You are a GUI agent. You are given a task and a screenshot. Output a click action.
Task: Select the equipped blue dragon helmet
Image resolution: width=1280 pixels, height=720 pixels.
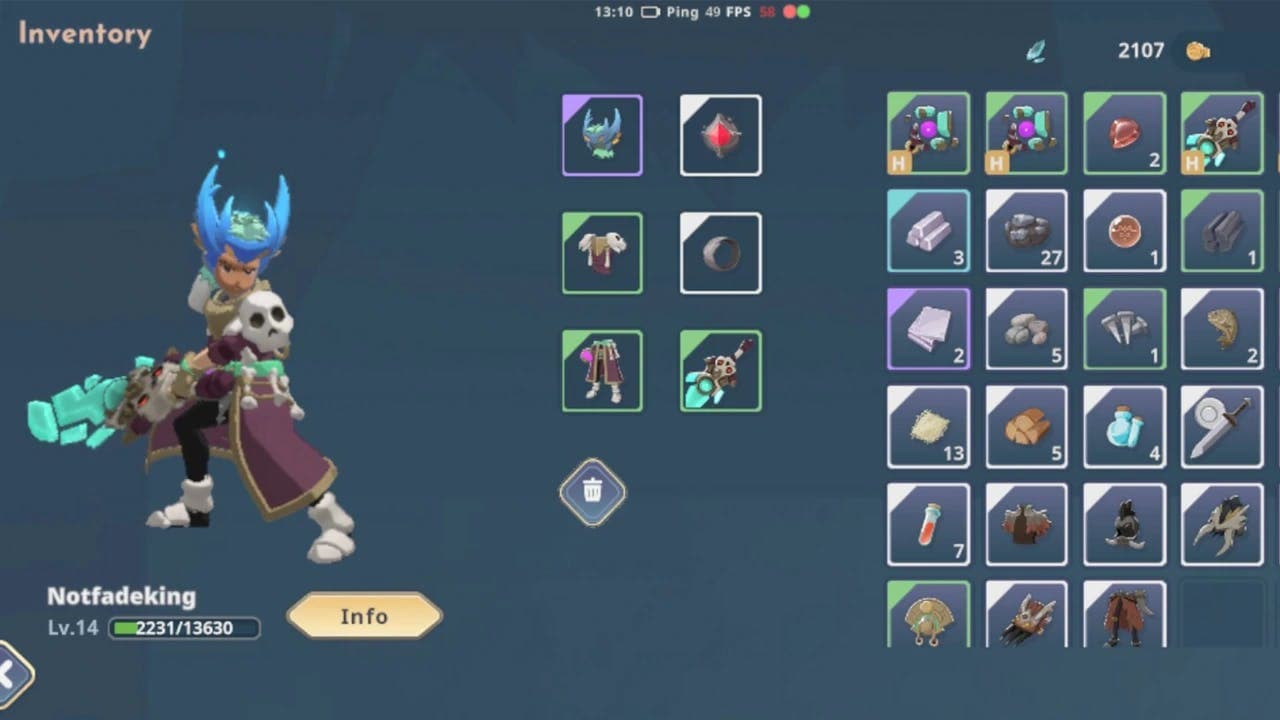[602, 135]
